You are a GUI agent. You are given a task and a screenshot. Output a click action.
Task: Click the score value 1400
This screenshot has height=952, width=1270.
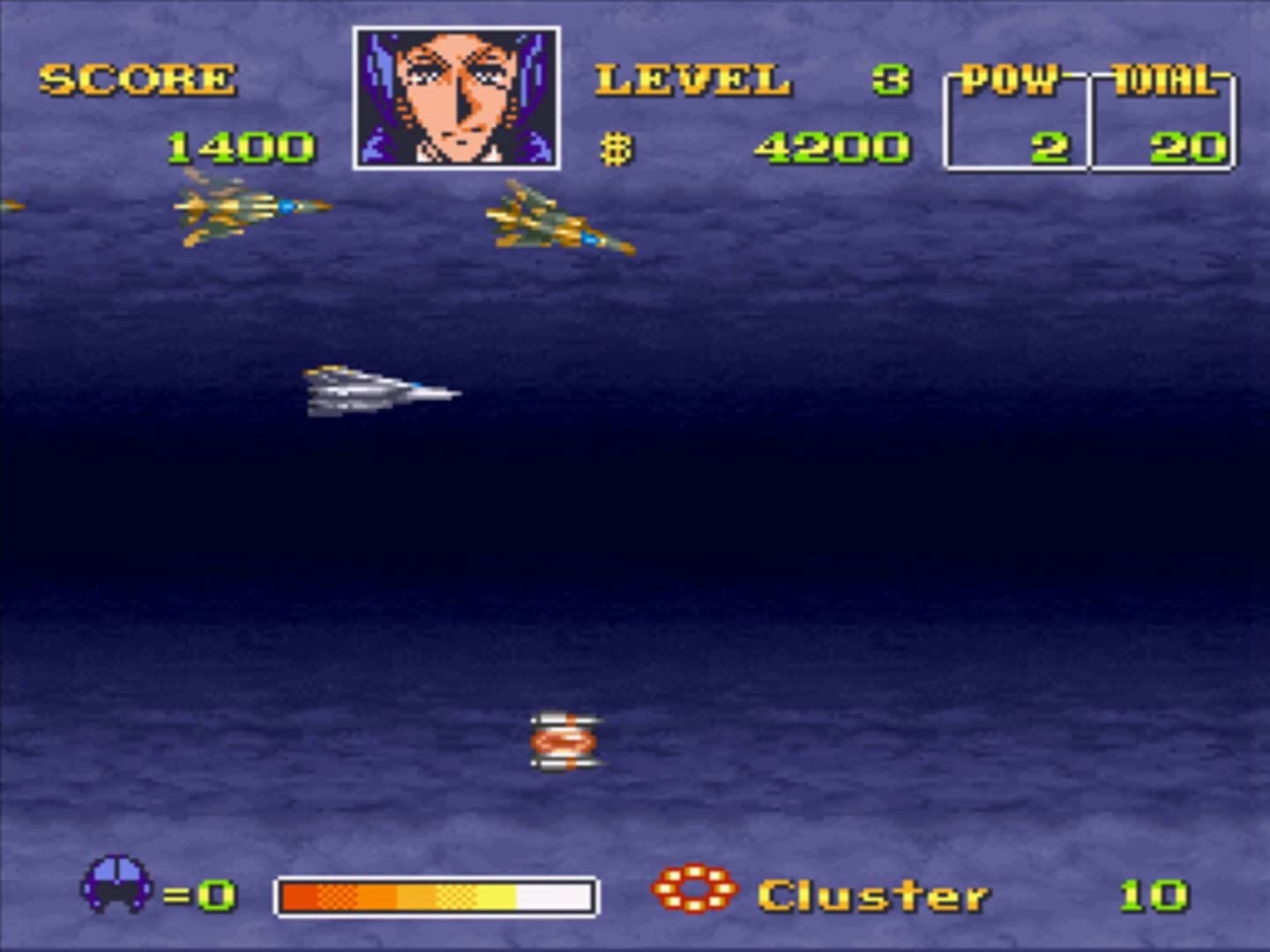[238, 145]
